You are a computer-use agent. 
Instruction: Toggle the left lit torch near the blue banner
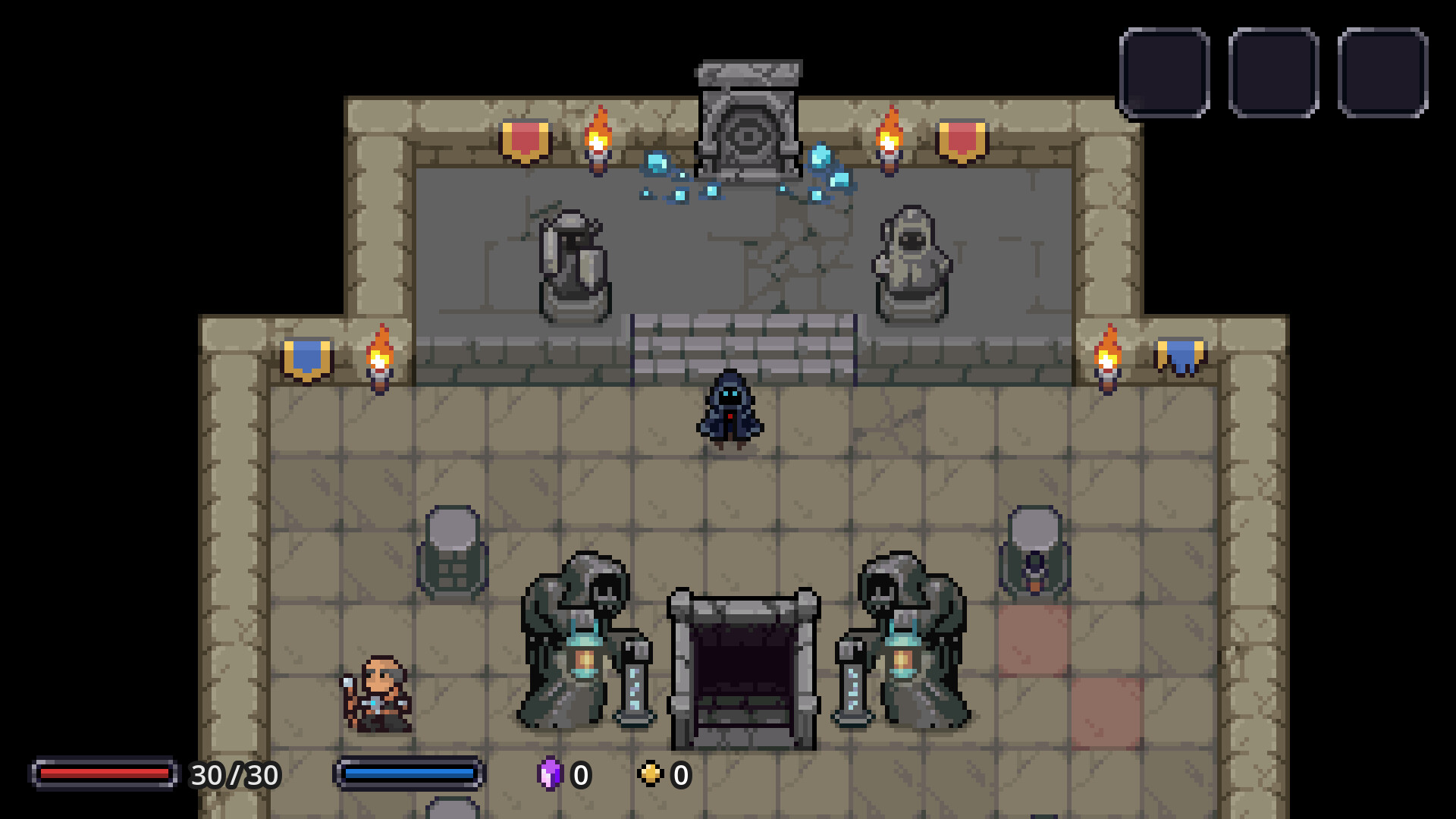click(x=379, y=360)
